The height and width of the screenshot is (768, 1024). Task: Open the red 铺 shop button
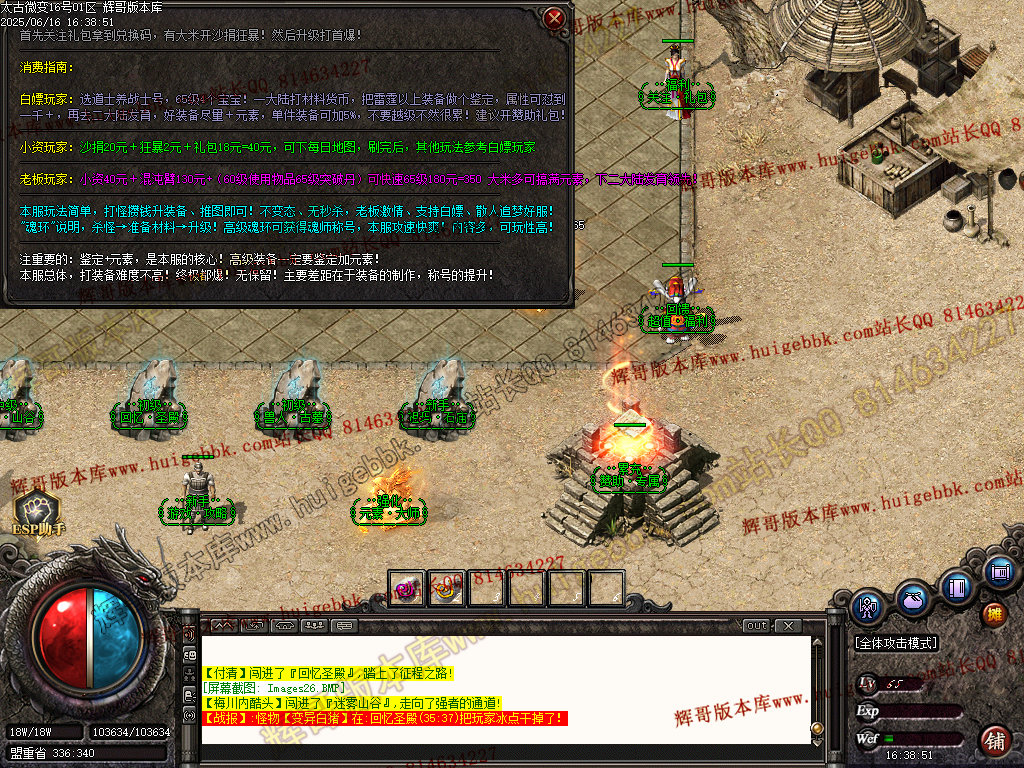[x=994, y=740]
